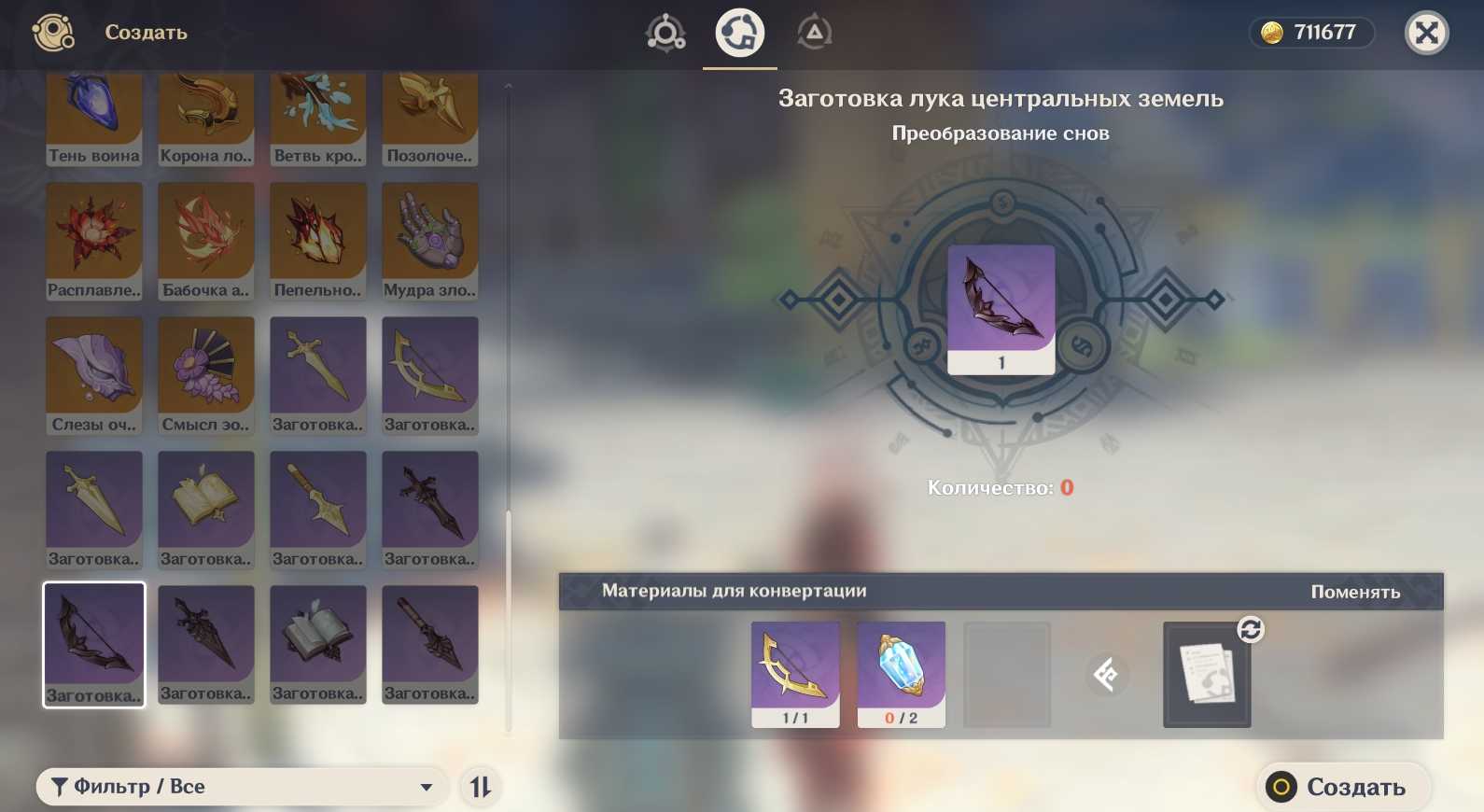
Task: Select the Расплавле.. red flower item
Action: 94,242
